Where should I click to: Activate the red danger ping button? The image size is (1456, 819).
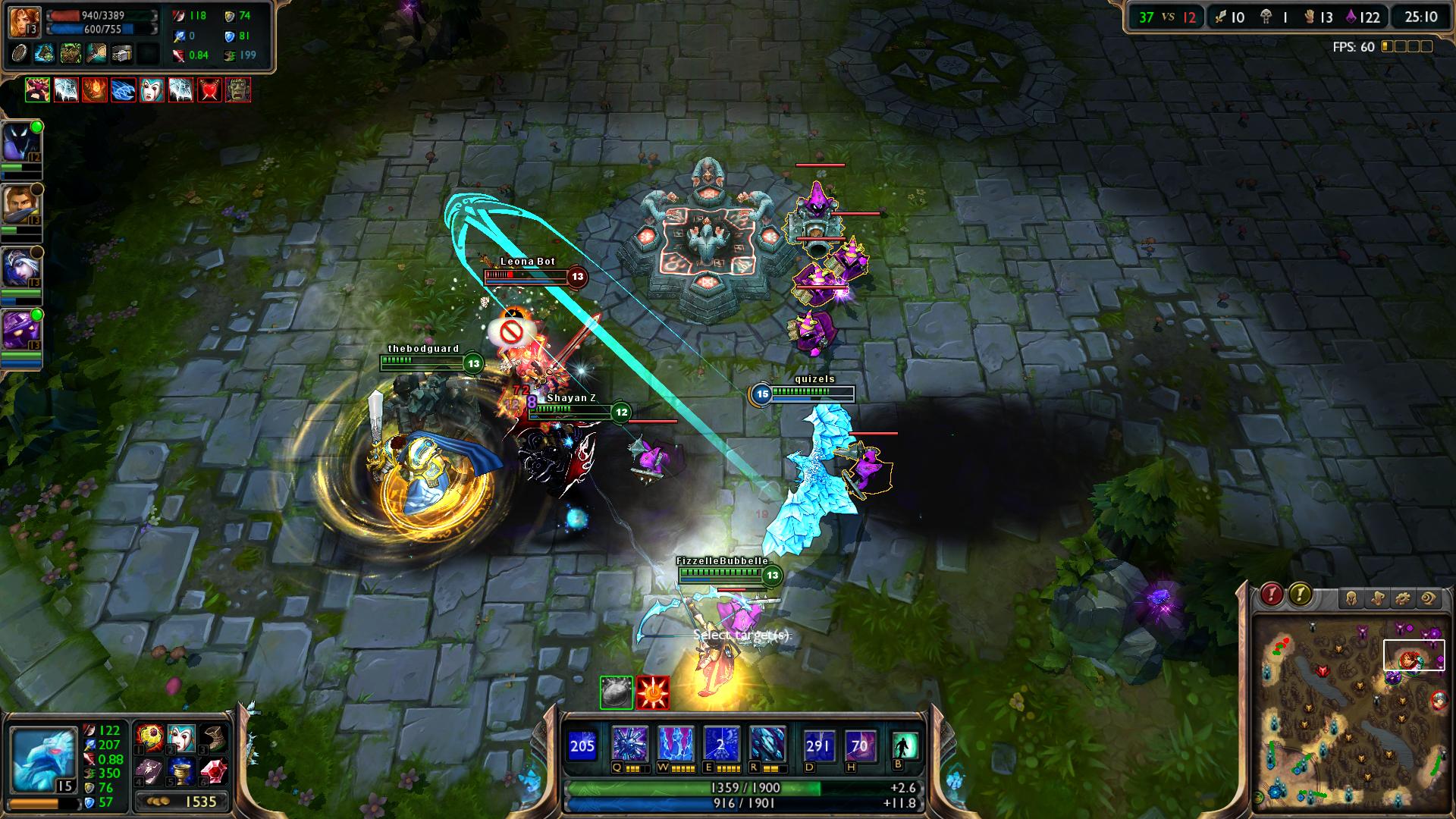tap(1271, 595)
